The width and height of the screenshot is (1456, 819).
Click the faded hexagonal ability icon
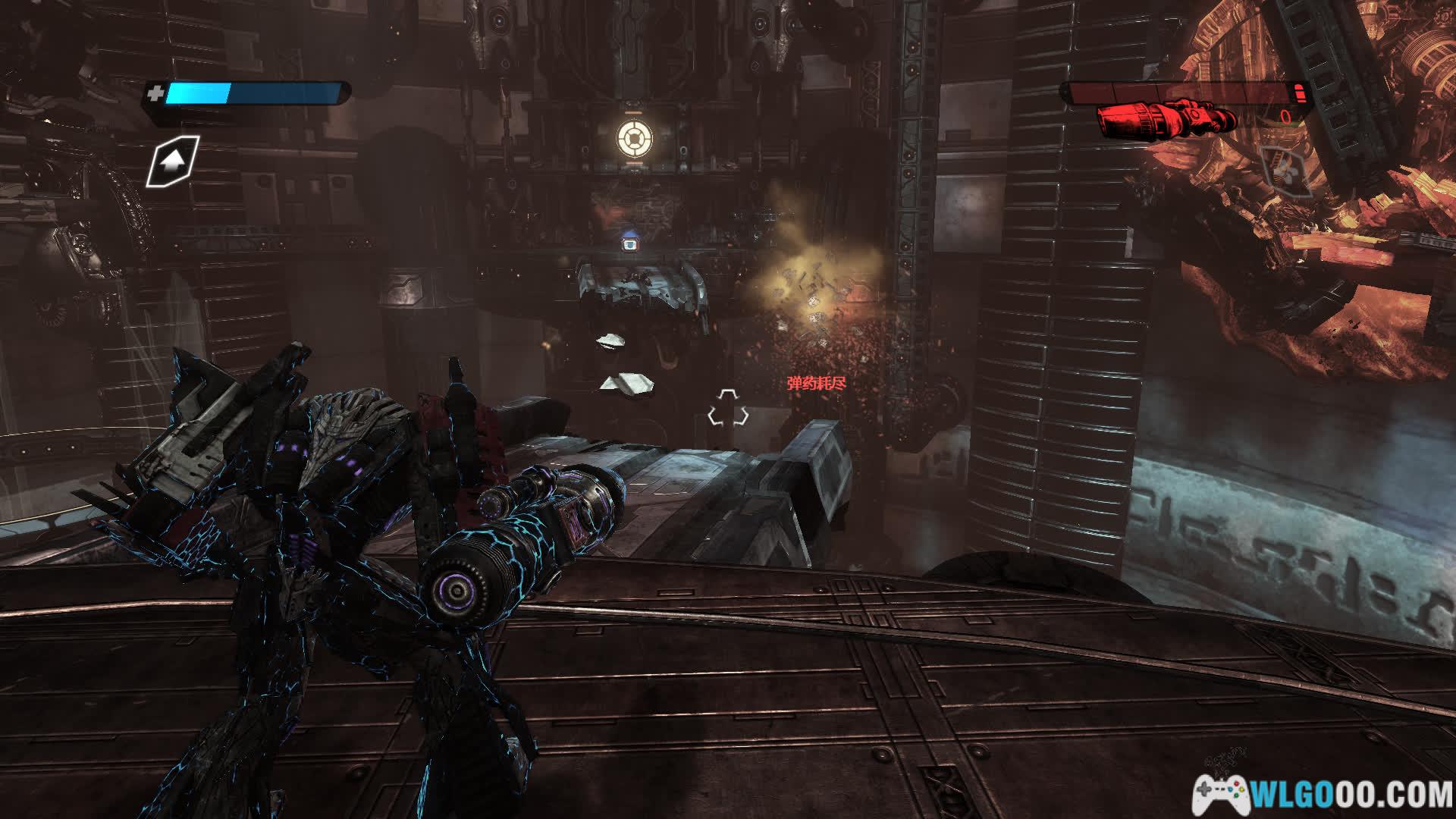tap(1286, 170)
